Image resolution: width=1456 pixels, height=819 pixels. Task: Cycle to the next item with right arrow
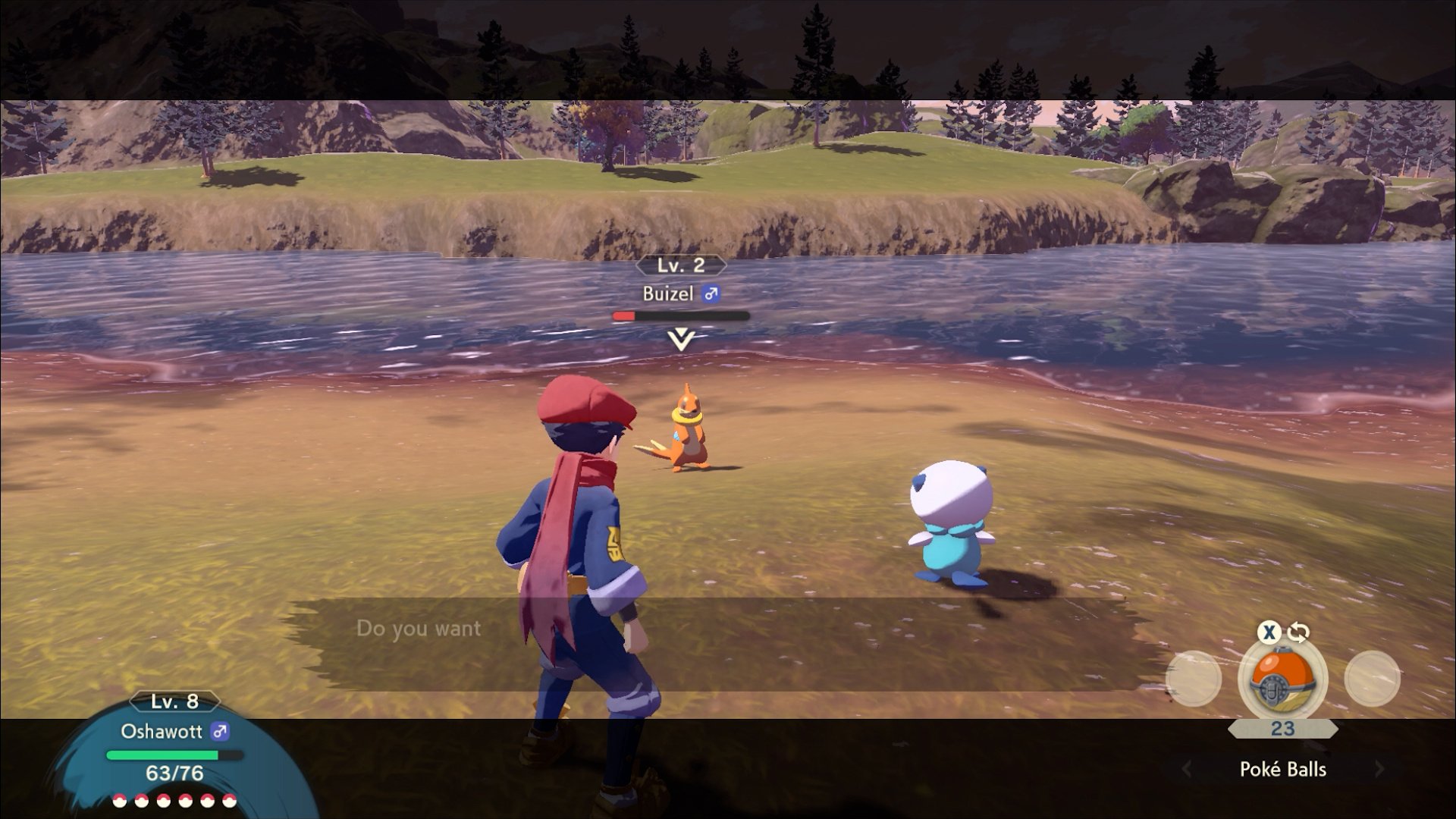(1379, 769)
